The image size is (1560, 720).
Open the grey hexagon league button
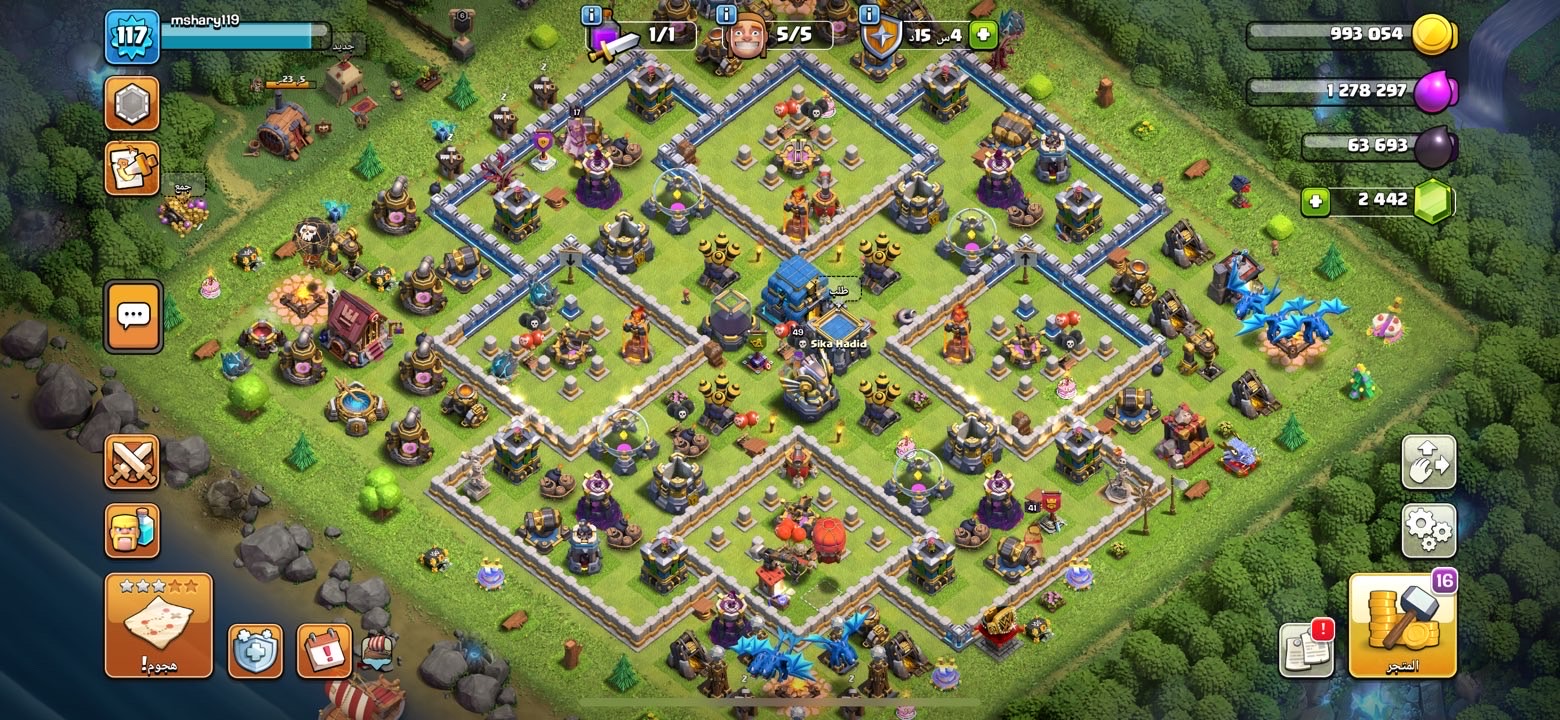(x=132, y=103)
